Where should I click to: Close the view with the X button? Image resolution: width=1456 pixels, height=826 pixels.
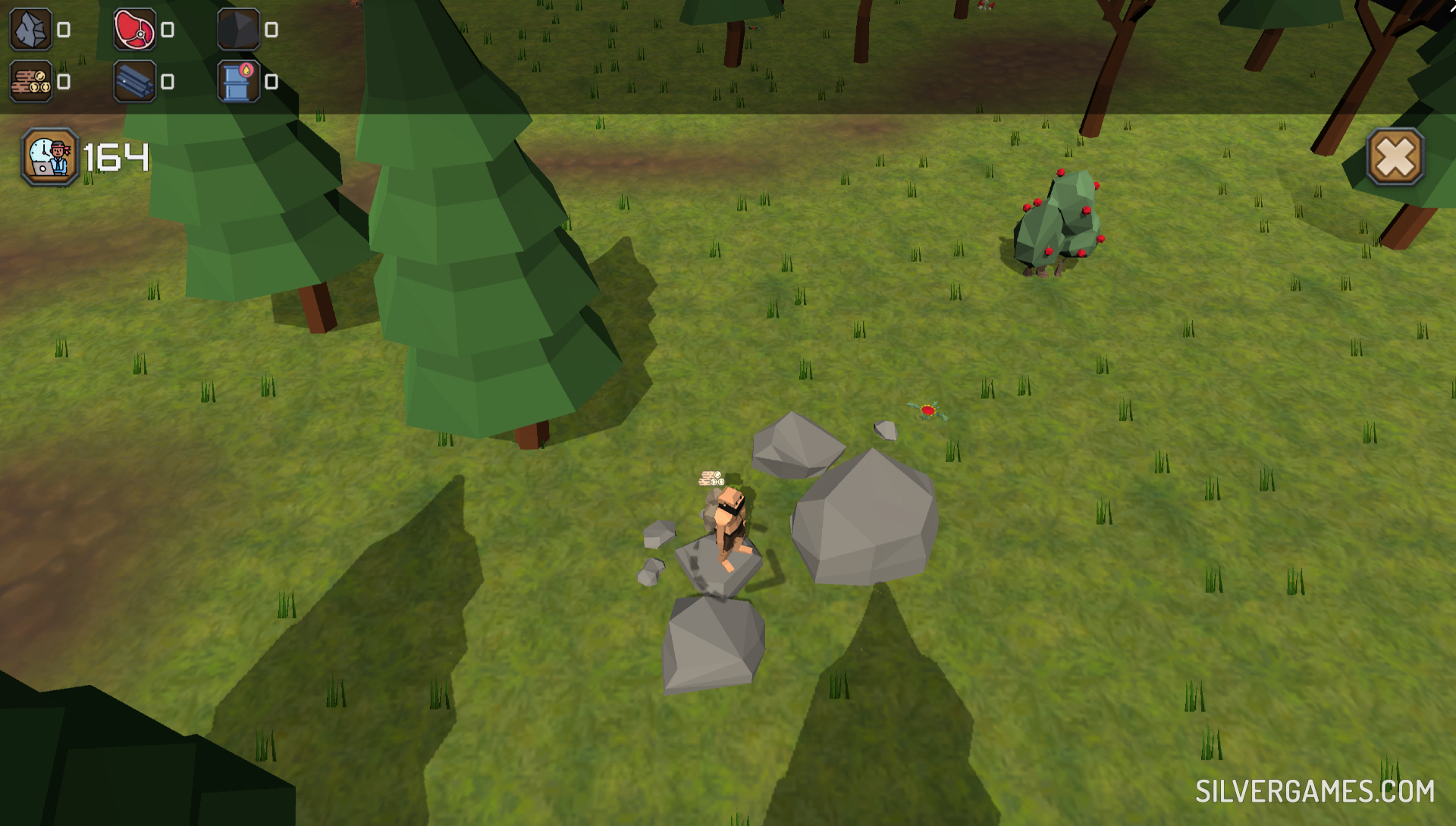pyautogui.click(x=1395, y=158)
